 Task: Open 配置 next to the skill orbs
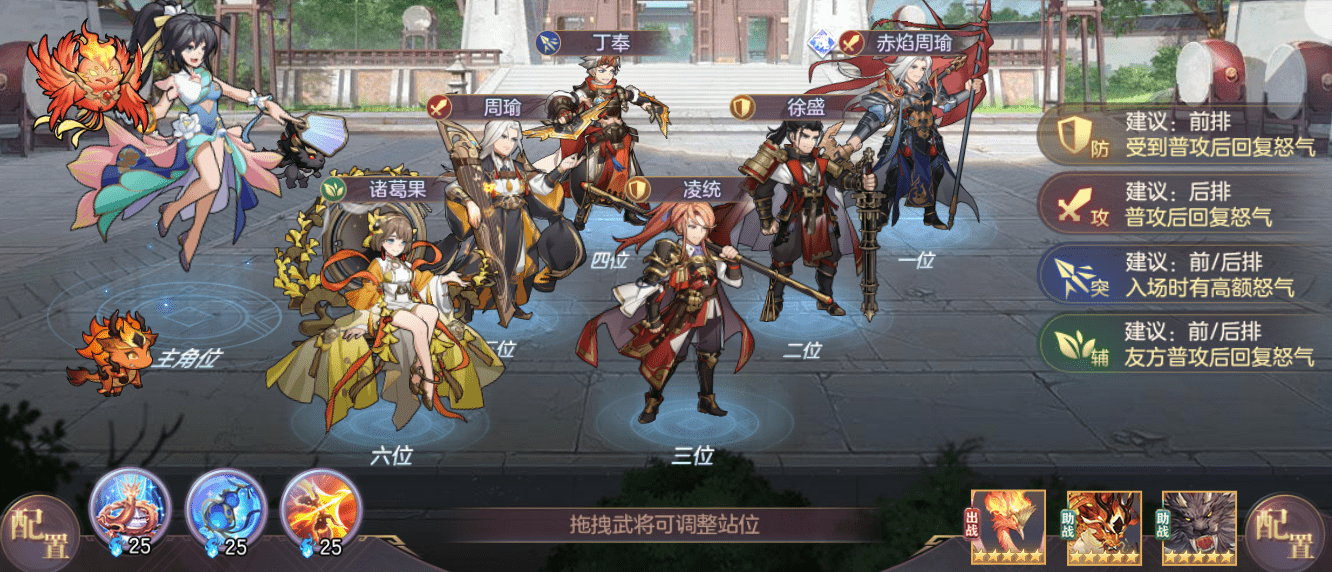point(38,532)
